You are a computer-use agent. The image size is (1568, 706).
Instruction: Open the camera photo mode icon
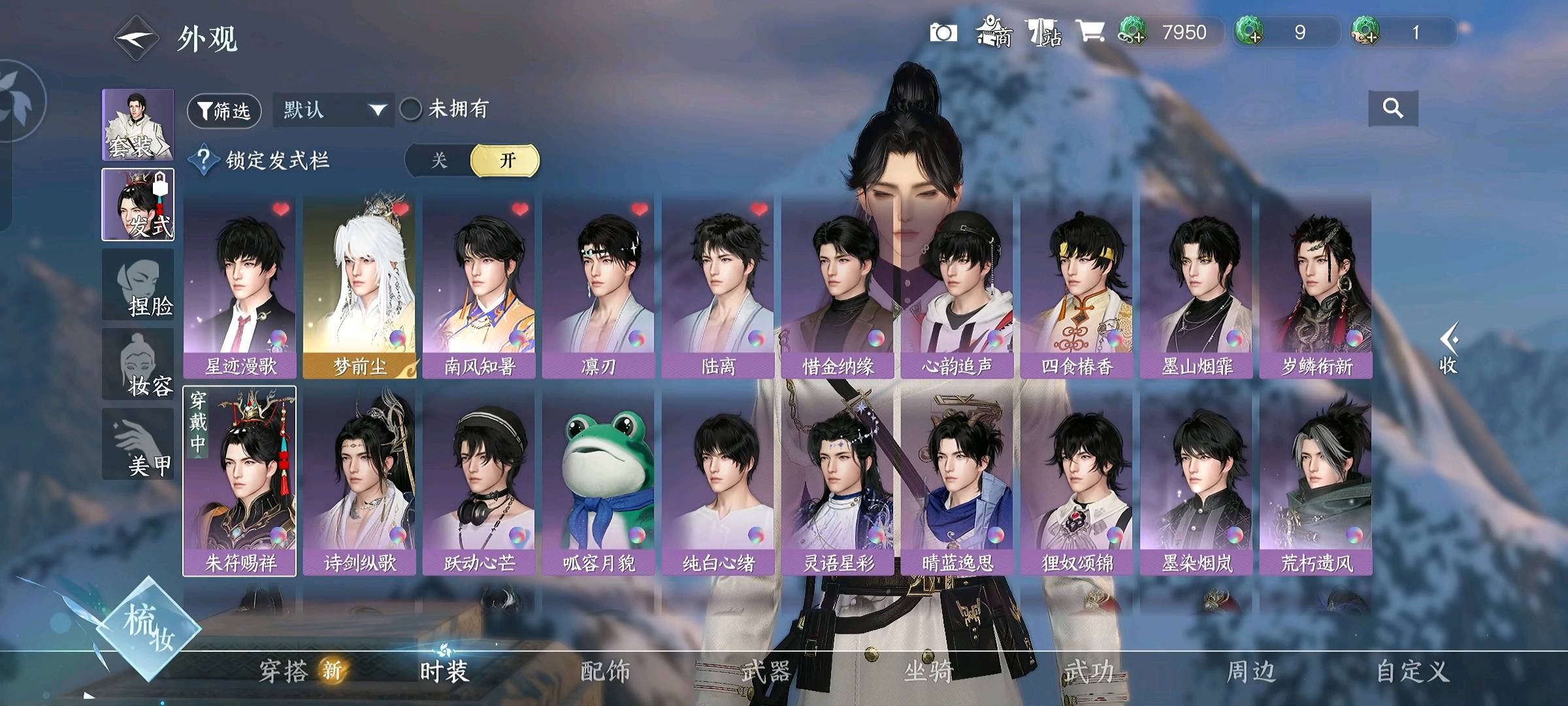coord(943,33)
